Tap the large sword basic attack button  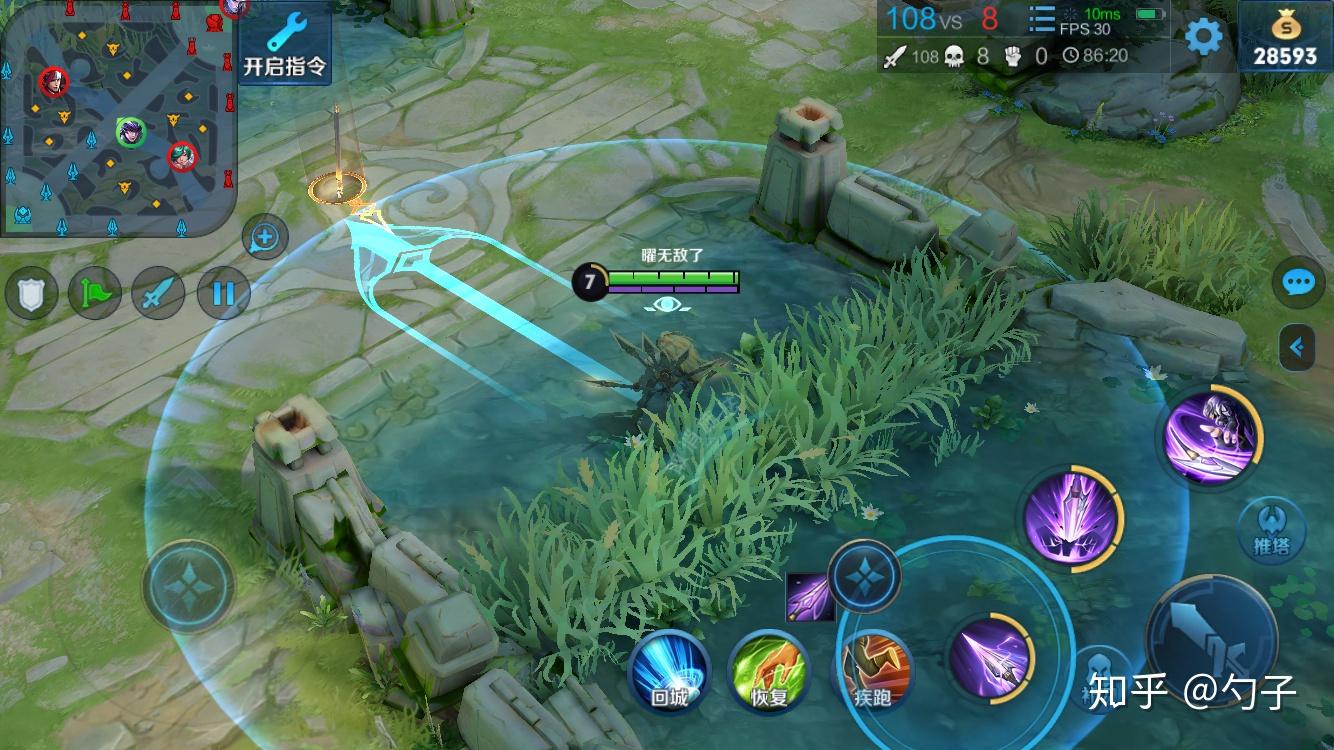tap(1212, 639)
